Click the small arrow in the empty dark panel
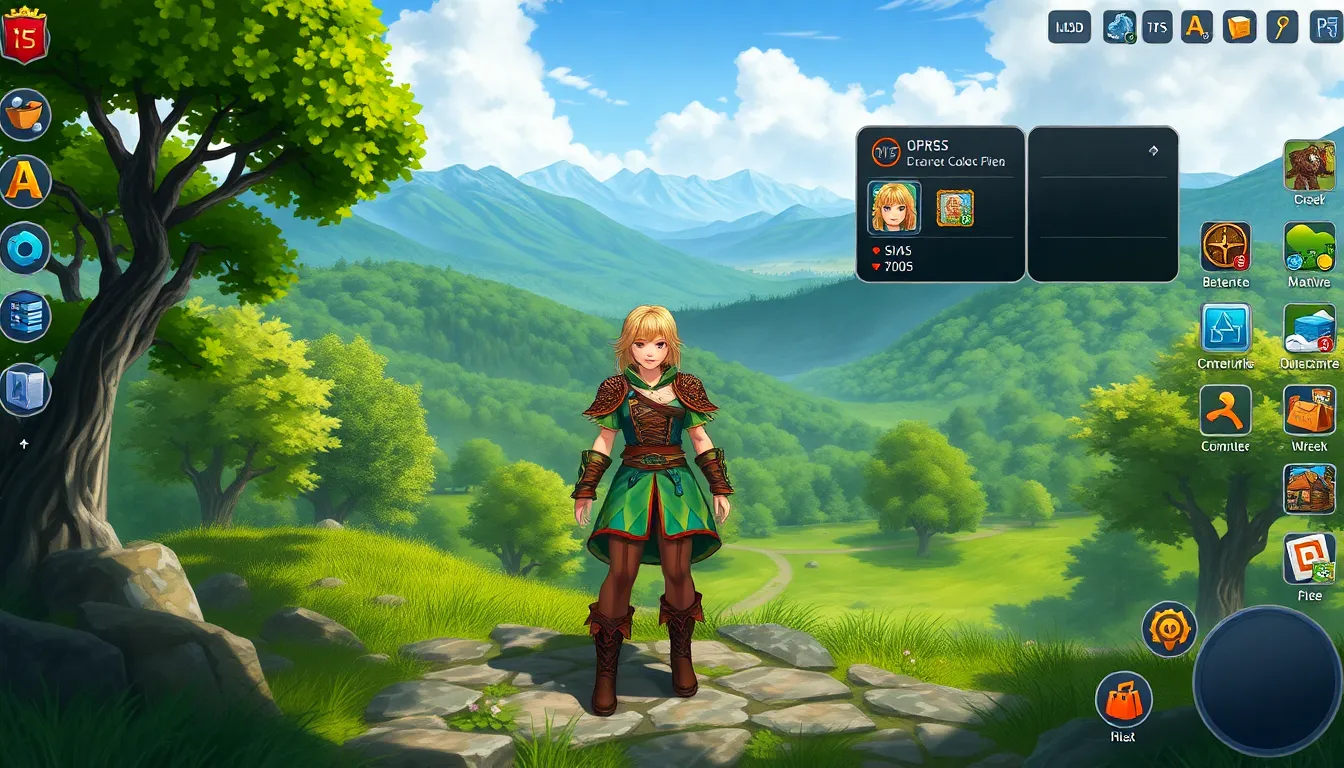 click(x=1153, y=151)
